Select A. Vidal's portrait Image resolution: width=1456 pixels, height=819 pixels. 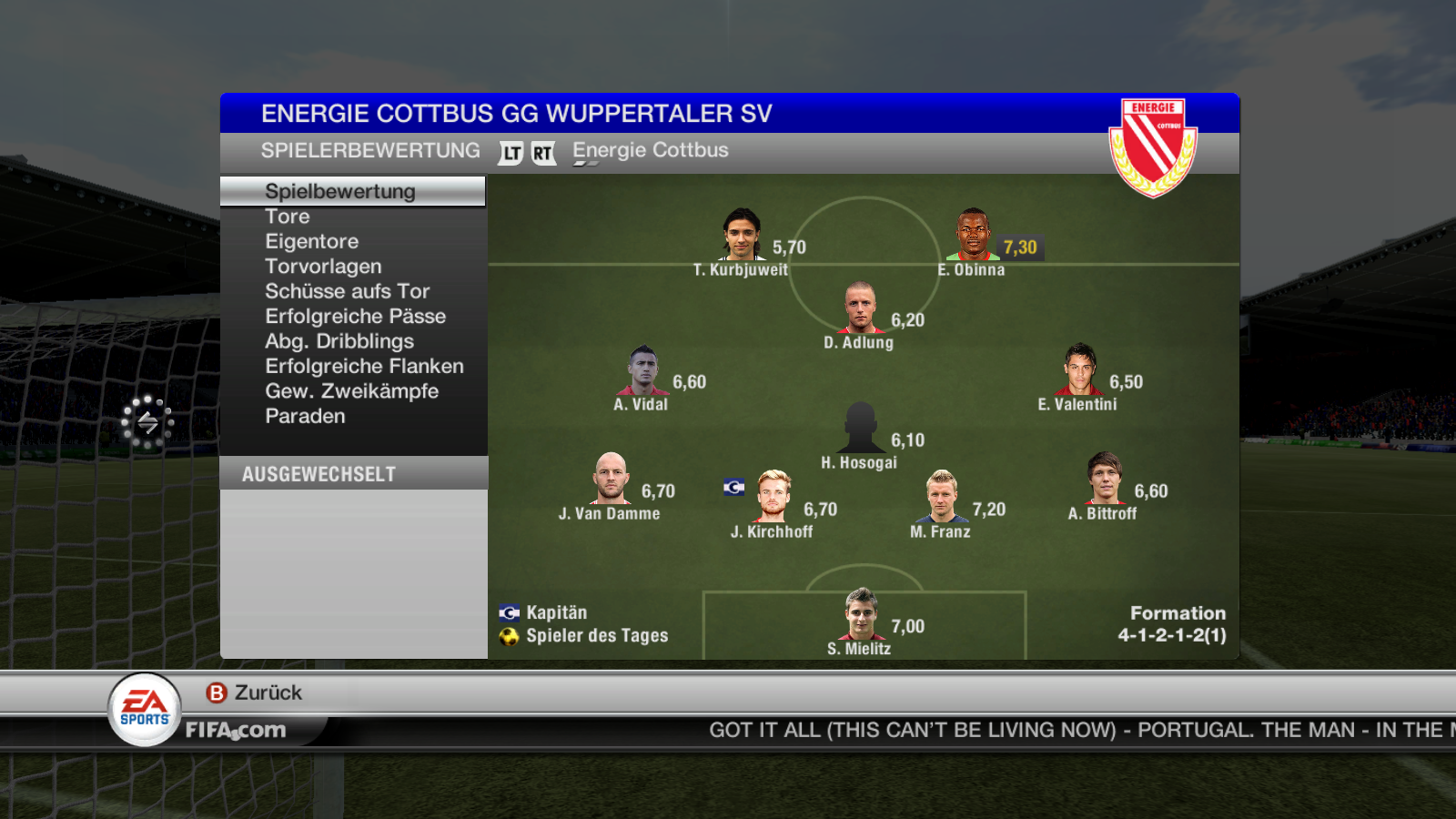click(x=642, y=369)
